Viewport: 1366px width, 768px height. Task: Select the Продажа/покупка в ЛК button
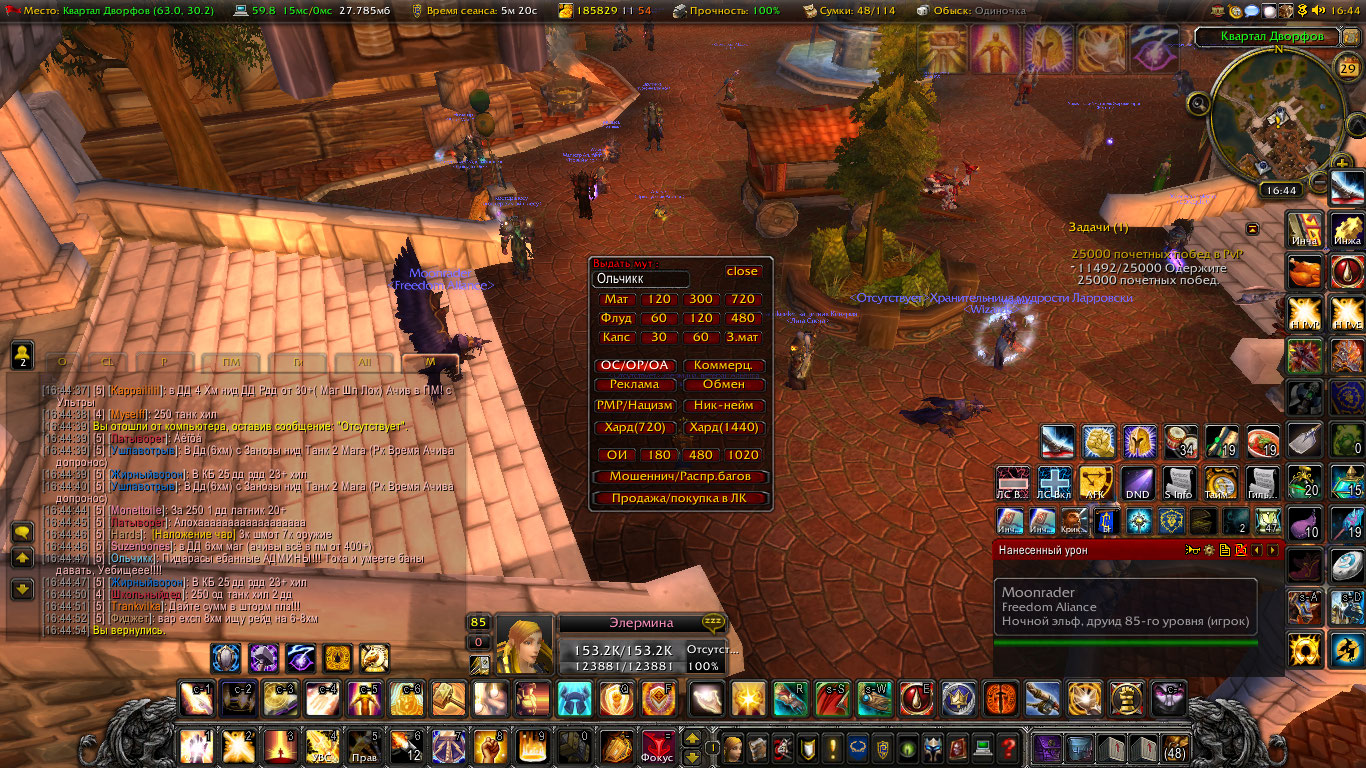[679, 498]
